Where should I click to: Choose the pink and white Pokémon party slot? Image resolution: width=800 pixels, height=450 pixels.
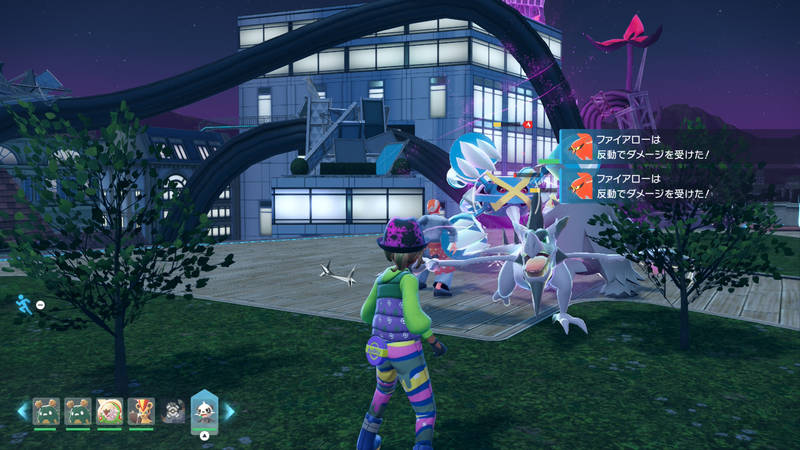pos(108,411)
